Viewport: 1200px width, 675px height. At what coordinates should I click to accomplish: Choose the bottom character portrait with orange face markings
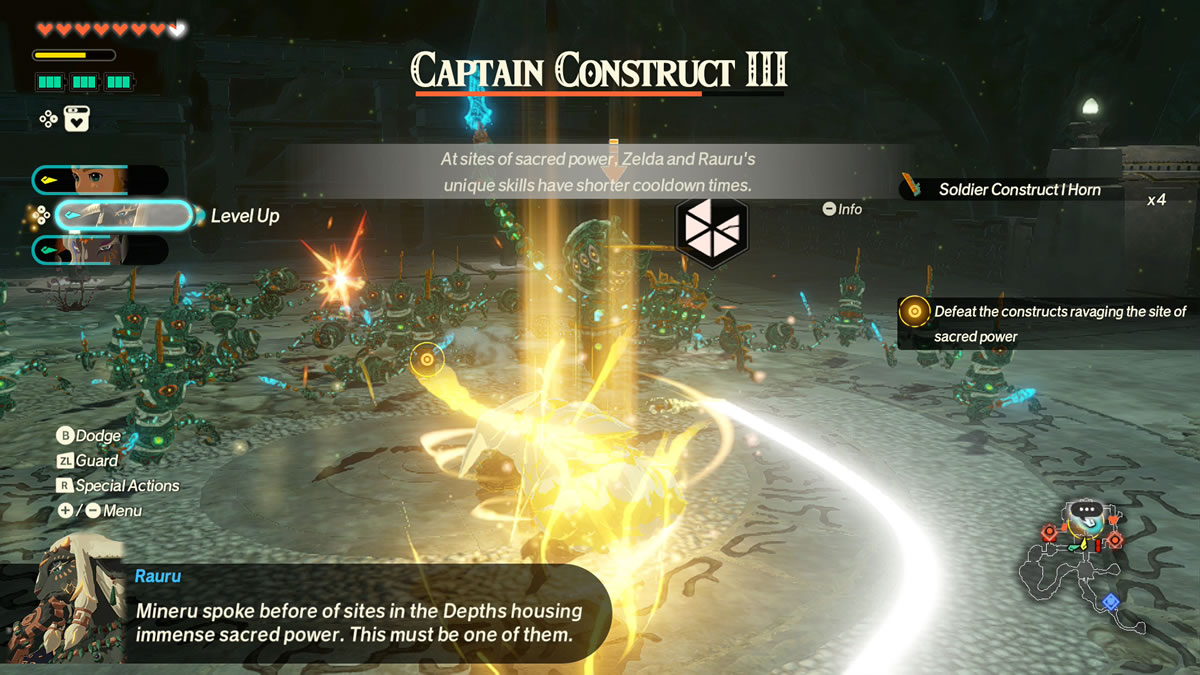(100, 249)
